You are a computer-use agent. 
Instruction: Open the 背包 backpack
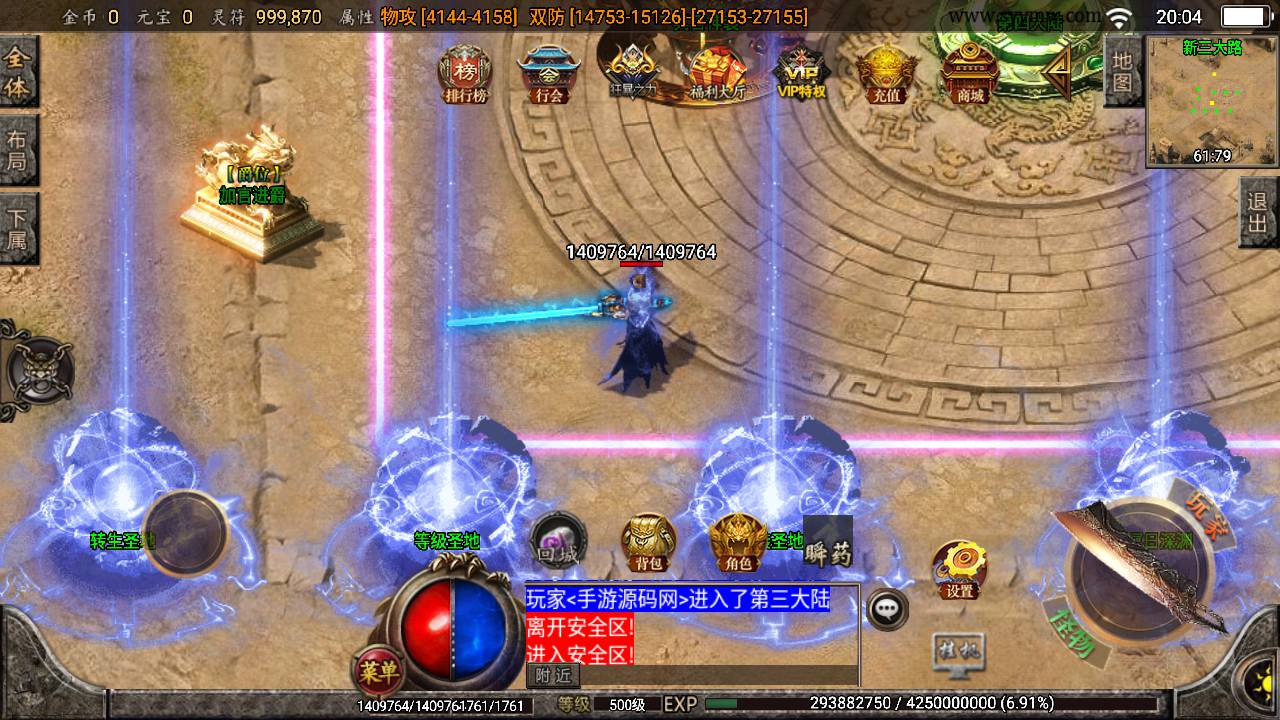point(649,543)
